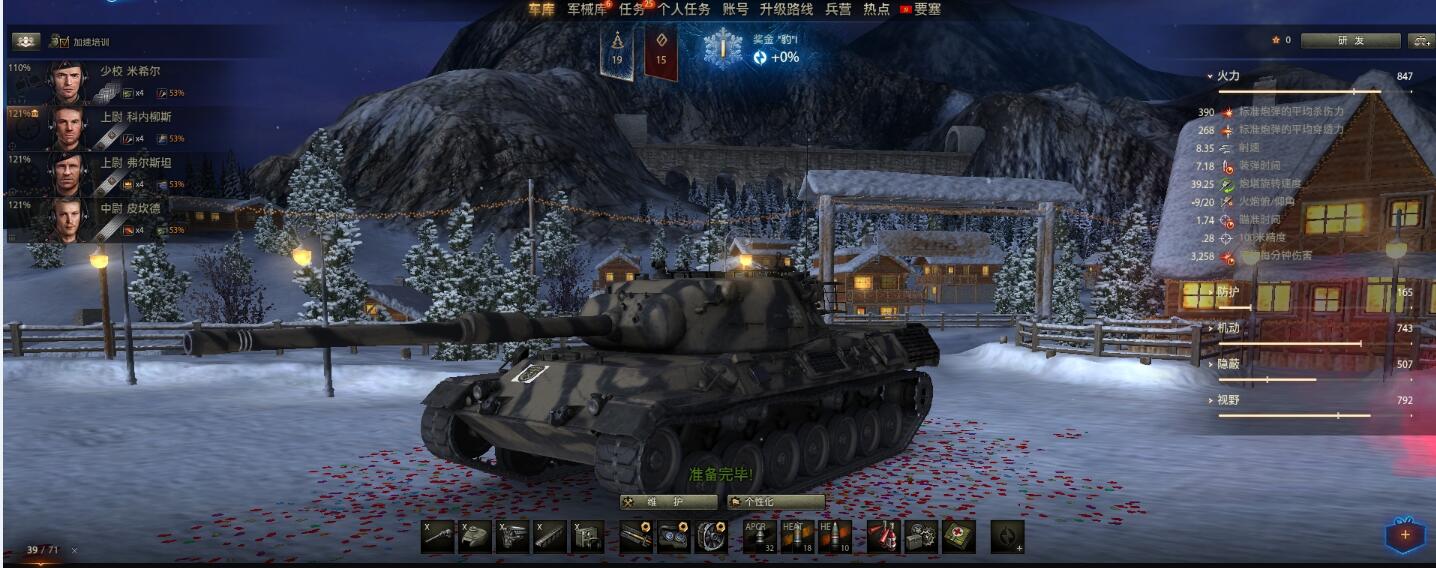
Task: Click the 维护 service button
Action: 668,502
